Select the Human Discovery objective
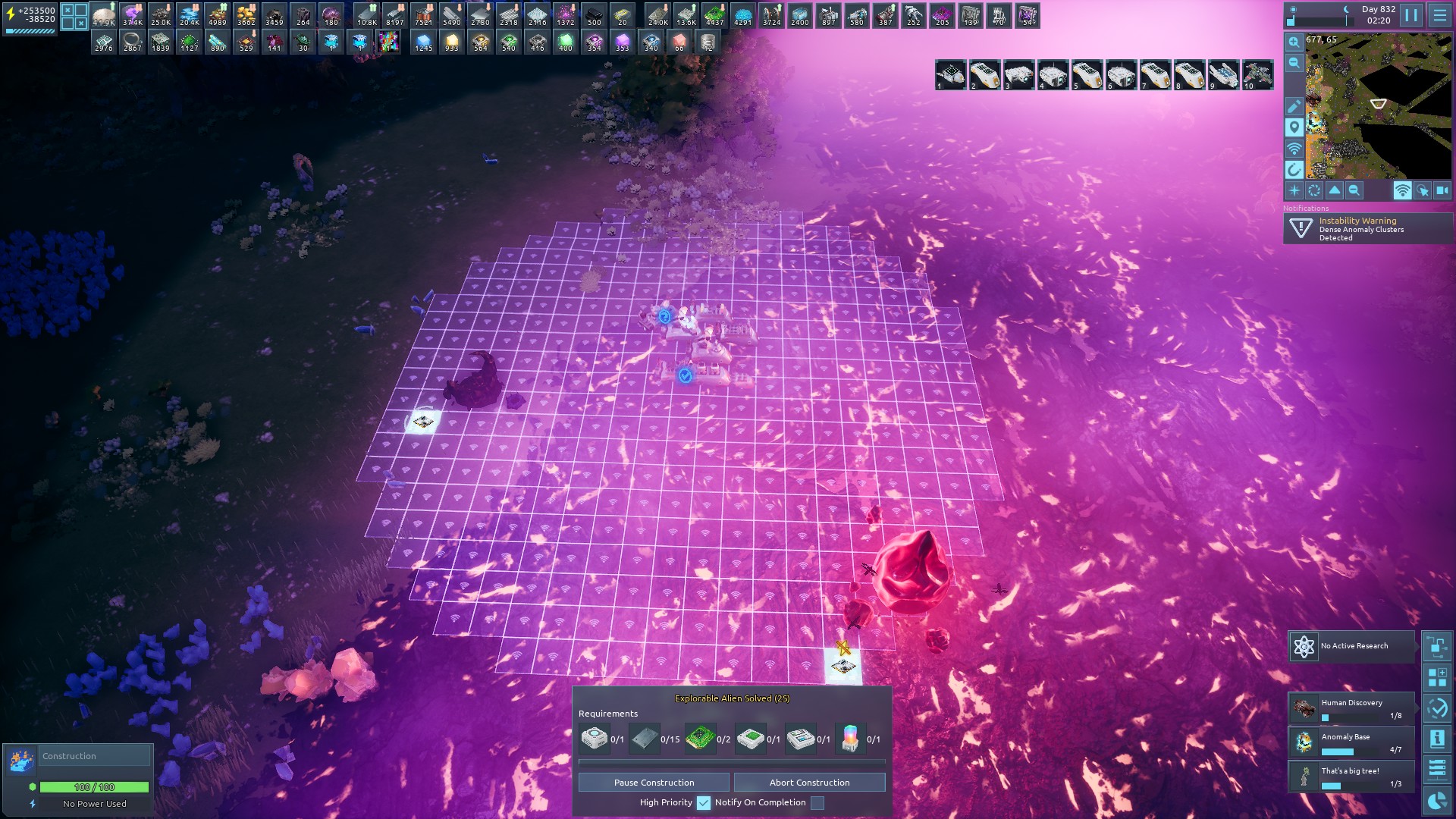 click(1351, 708)
